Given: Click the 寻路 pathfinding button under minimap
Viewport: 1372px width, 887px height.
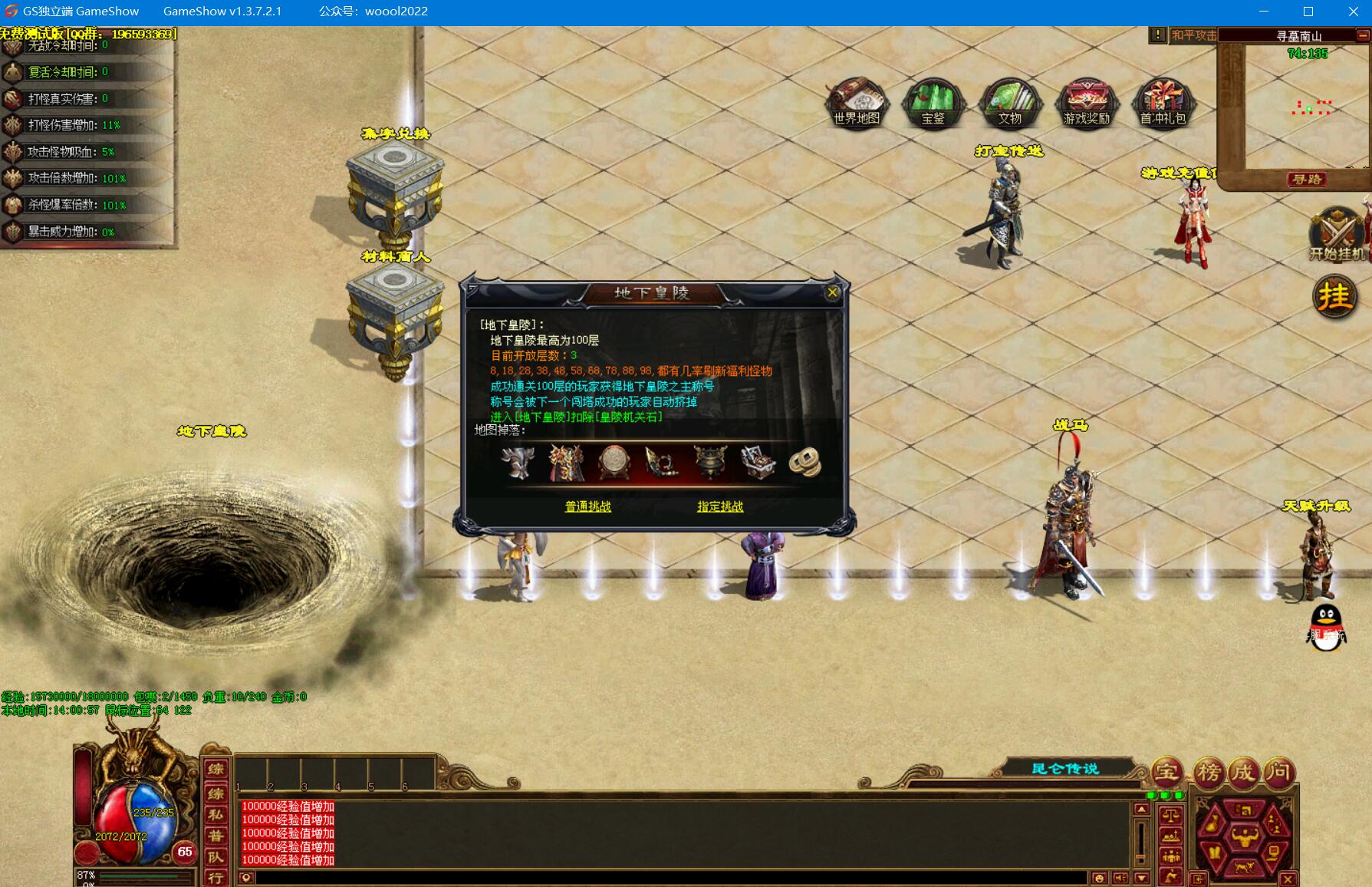Looking at the screenshot, I should tap(1308, 180).
